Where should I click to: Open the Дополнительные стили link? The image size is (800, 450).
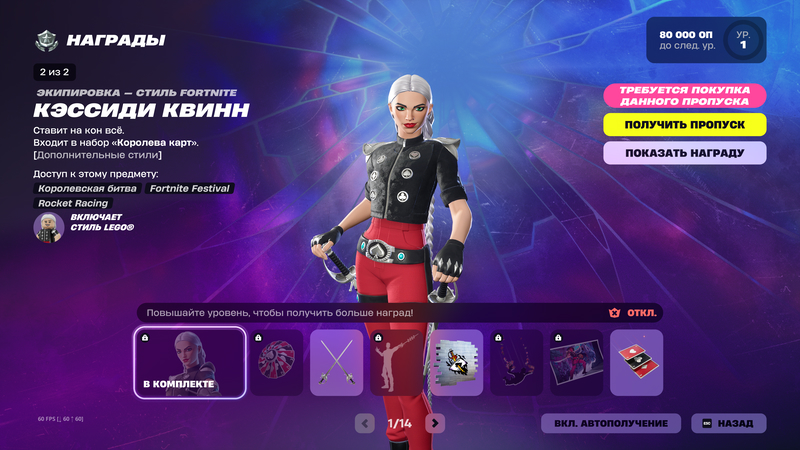click(x=97, y=155)
